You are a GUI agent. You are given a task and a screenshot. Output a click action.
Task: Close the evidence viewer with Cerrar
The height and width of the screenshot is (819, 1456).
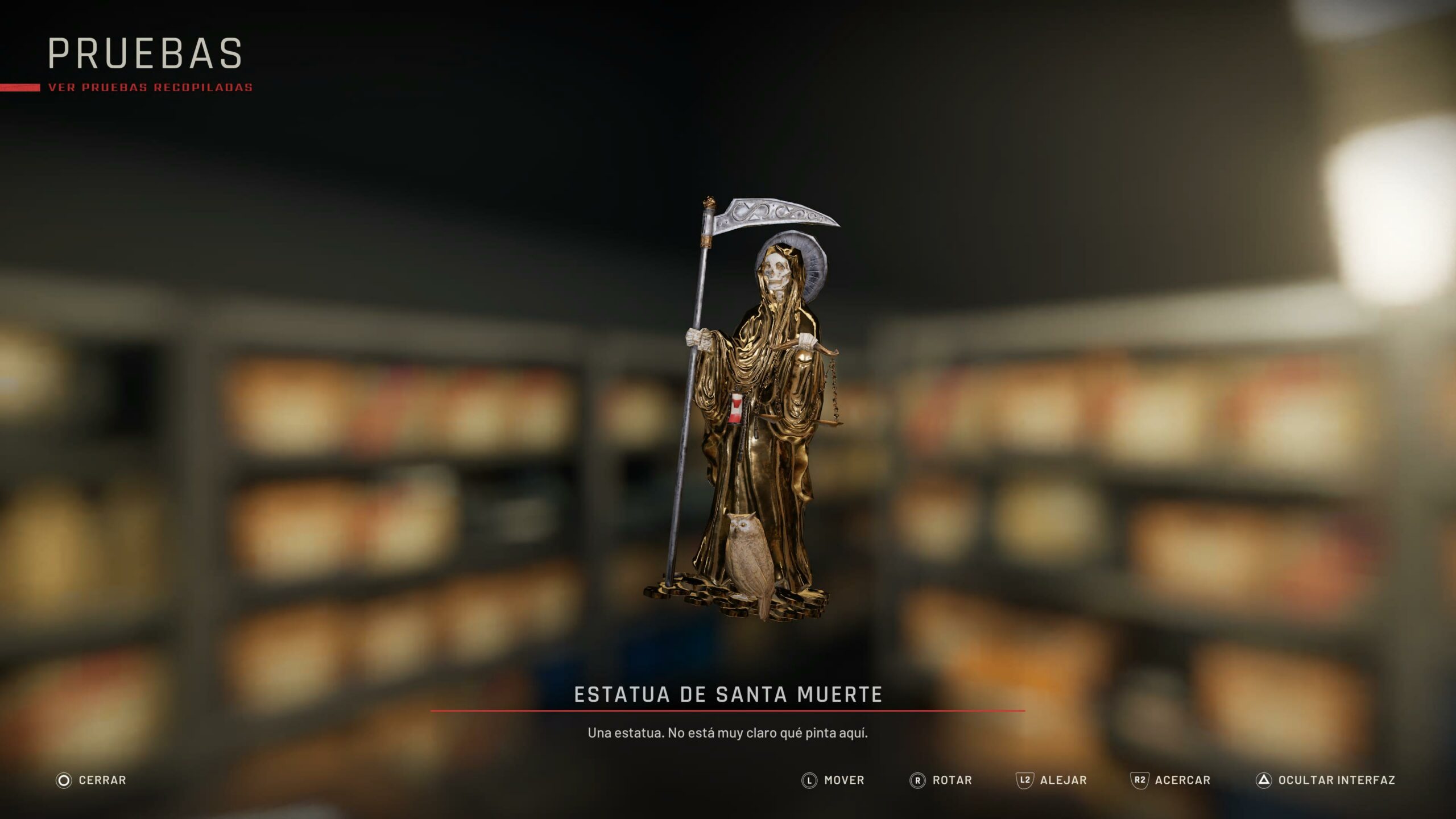(91, 780)
